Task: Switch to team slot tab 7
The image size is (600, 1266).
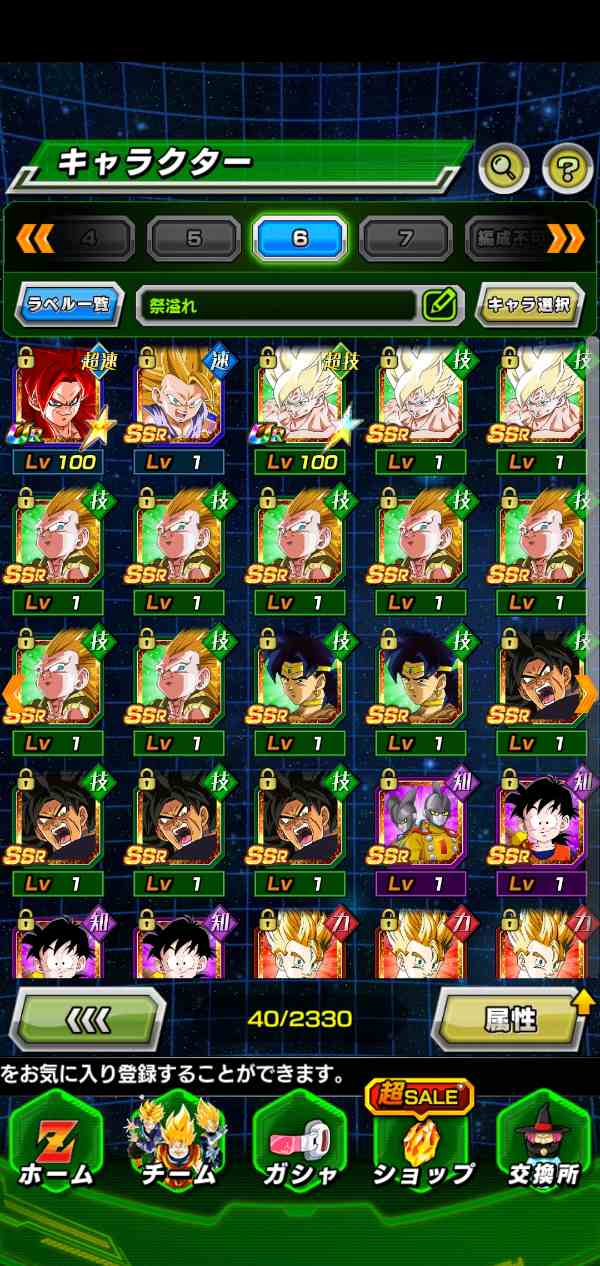Action: [406, 239]
